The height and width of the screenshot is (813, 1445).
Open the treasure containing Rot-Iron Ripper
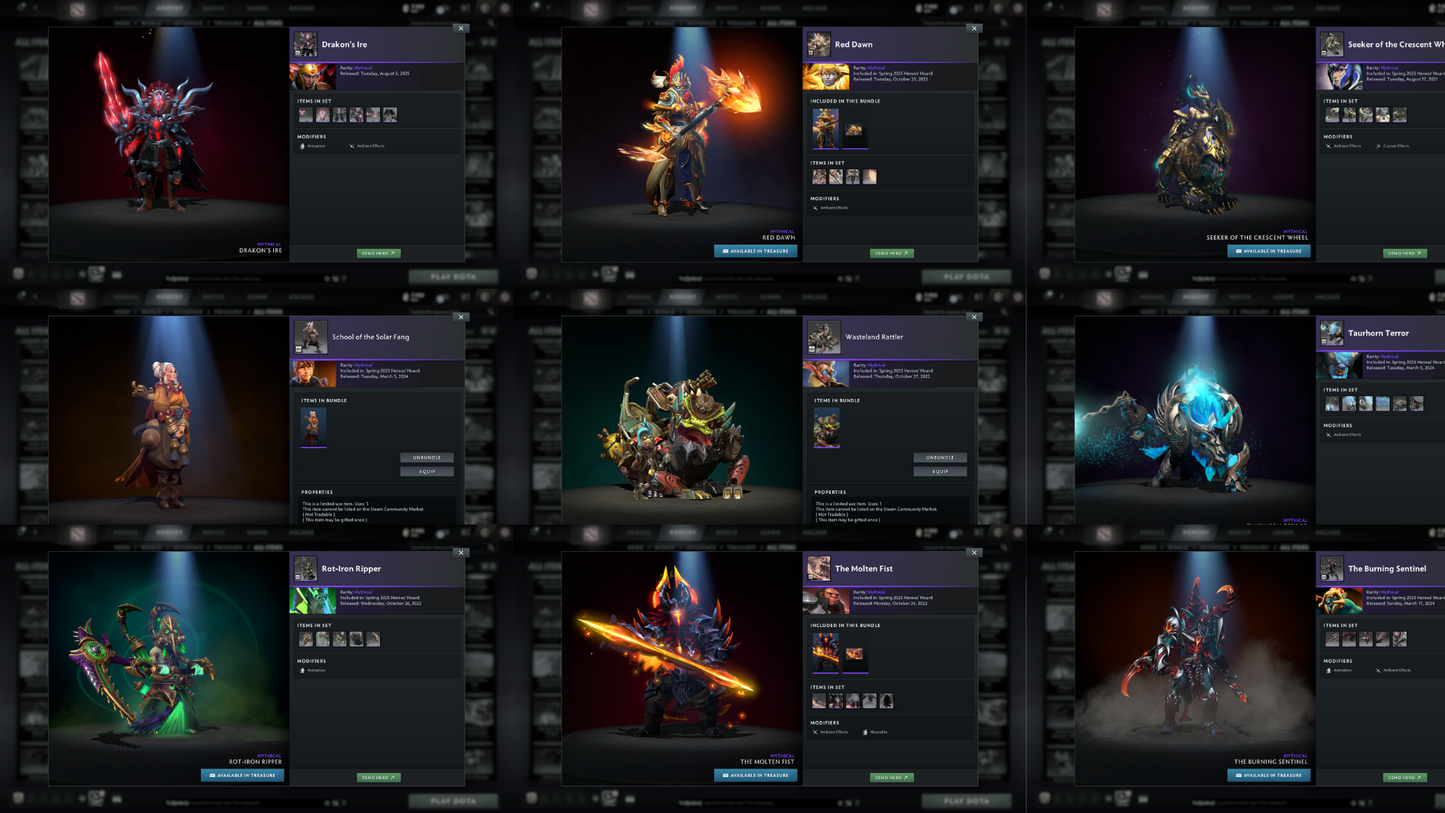[242, 775]
